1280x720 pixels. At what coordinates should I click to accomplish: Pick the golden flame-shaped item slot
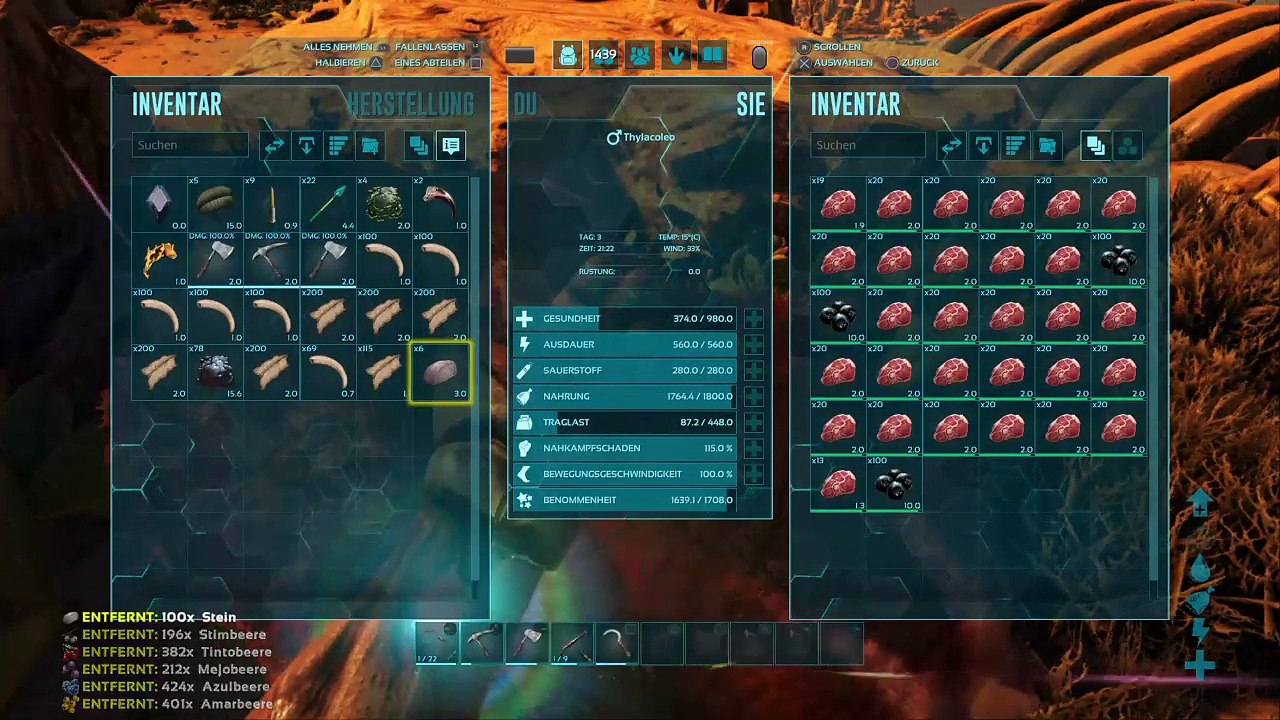coord(160,260)
